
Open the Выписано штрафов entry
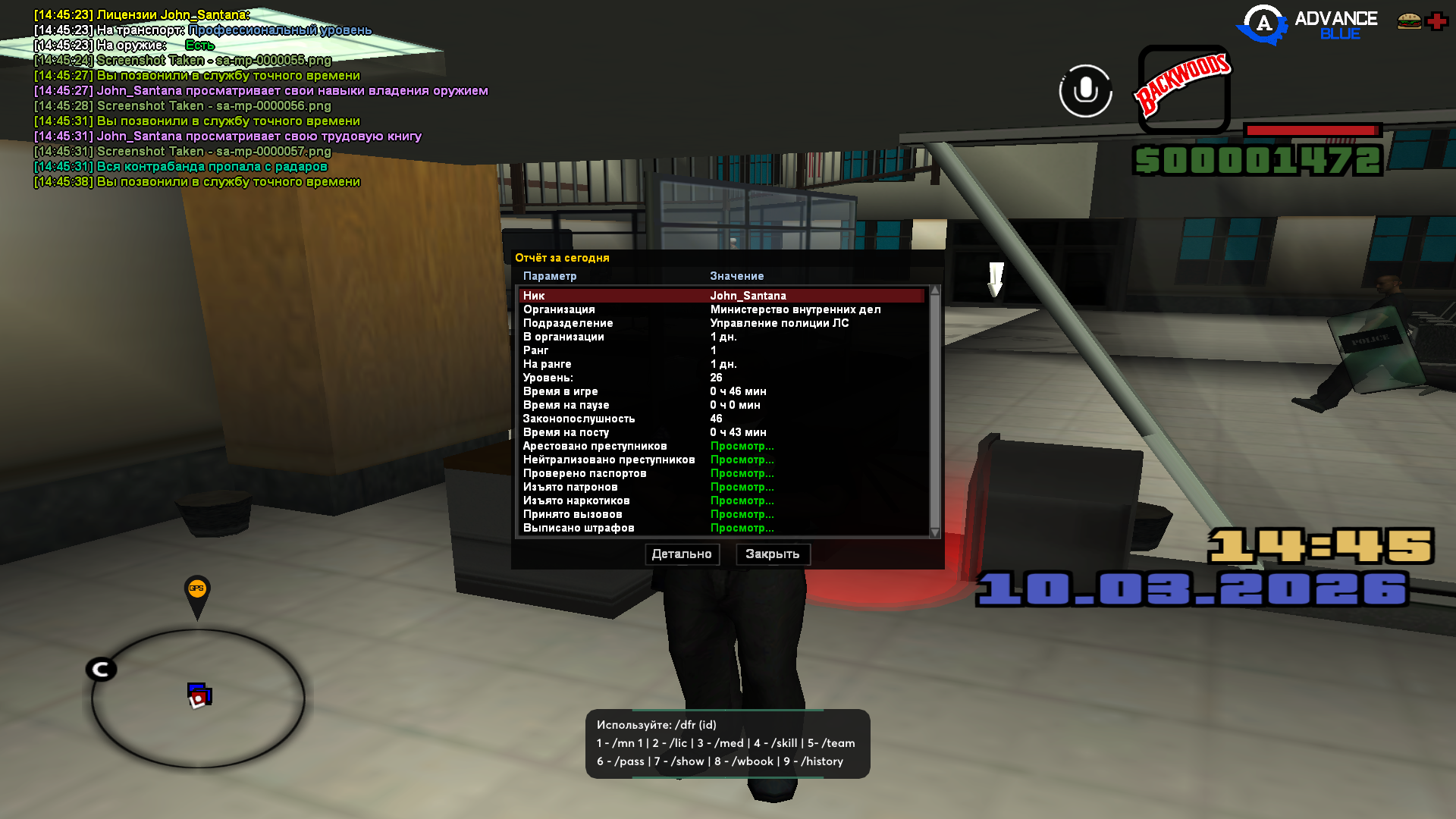point(742,528)
